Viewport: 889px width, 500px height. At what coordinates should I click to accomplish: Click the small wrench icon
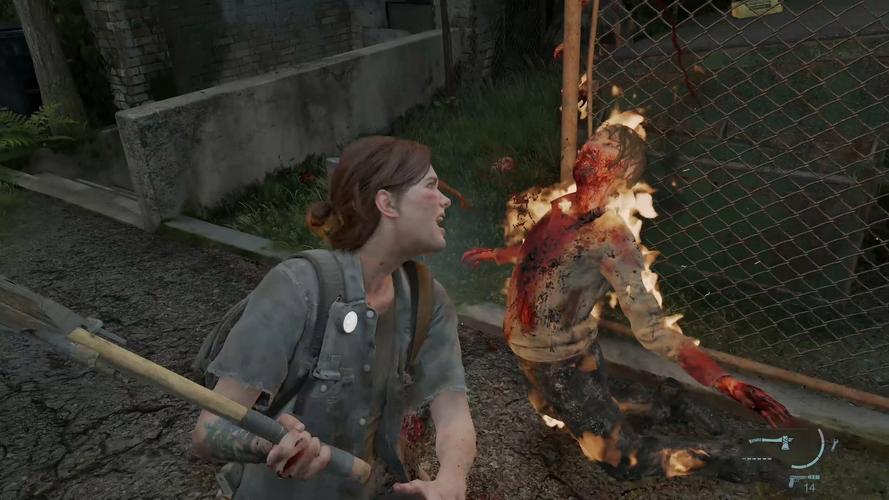pos(834,444)
